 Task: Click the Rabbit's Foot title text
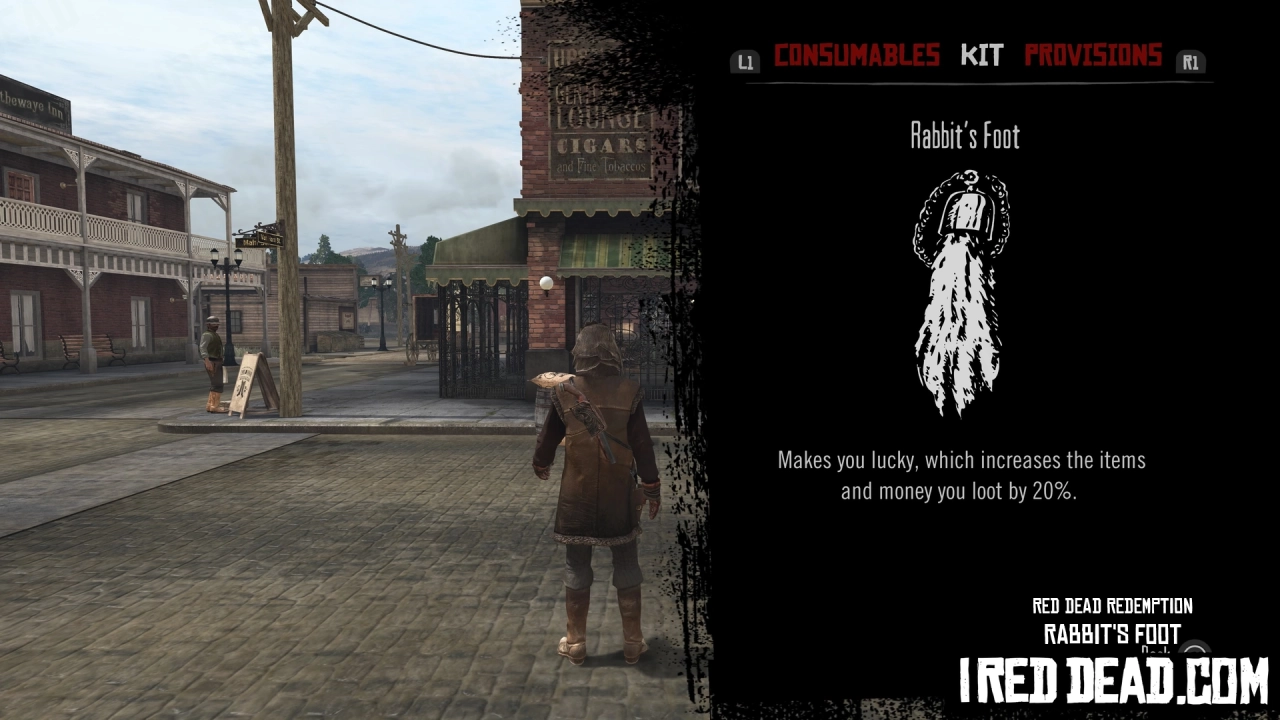[x=963, y=136]
